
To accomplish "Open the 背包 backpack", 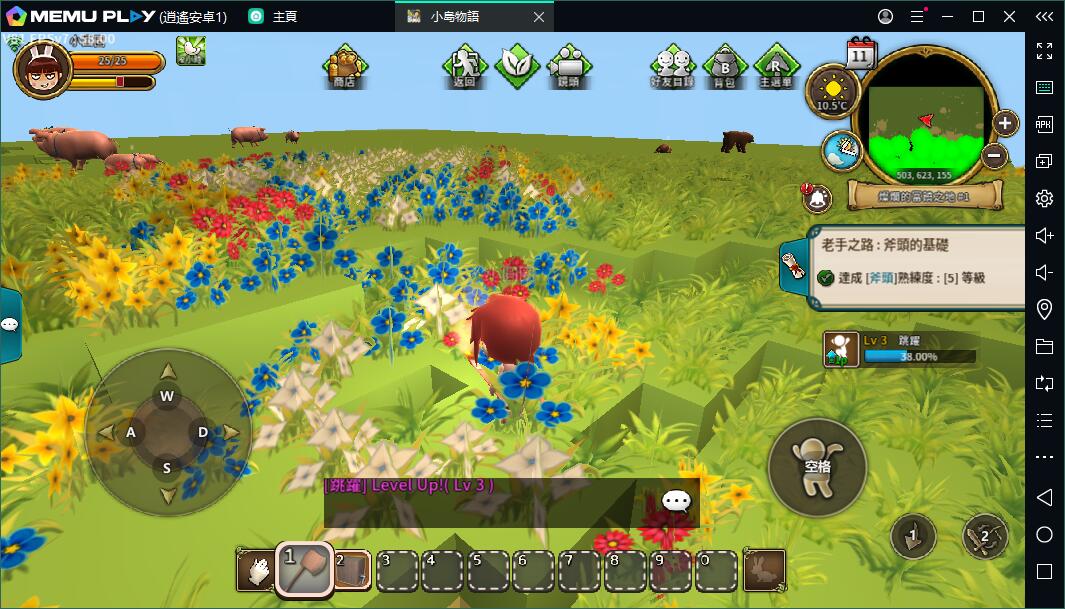I will [724, 66].
